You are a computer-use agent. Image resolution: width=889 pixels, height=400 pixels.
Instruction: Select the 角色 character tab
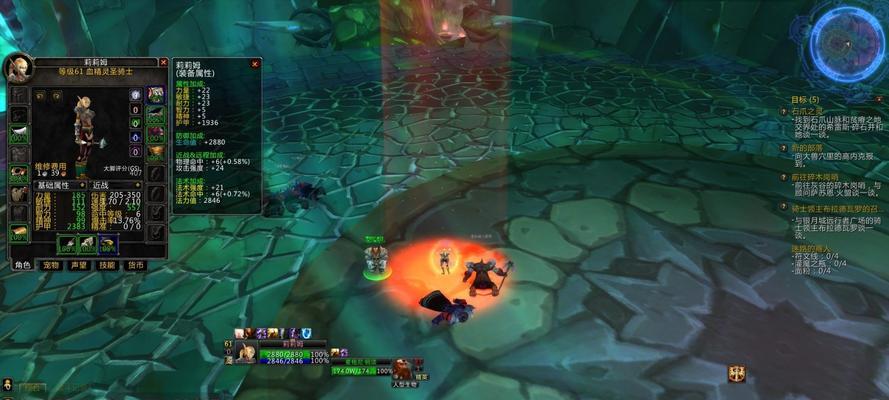pyautogui.click(x=22, y=265)
